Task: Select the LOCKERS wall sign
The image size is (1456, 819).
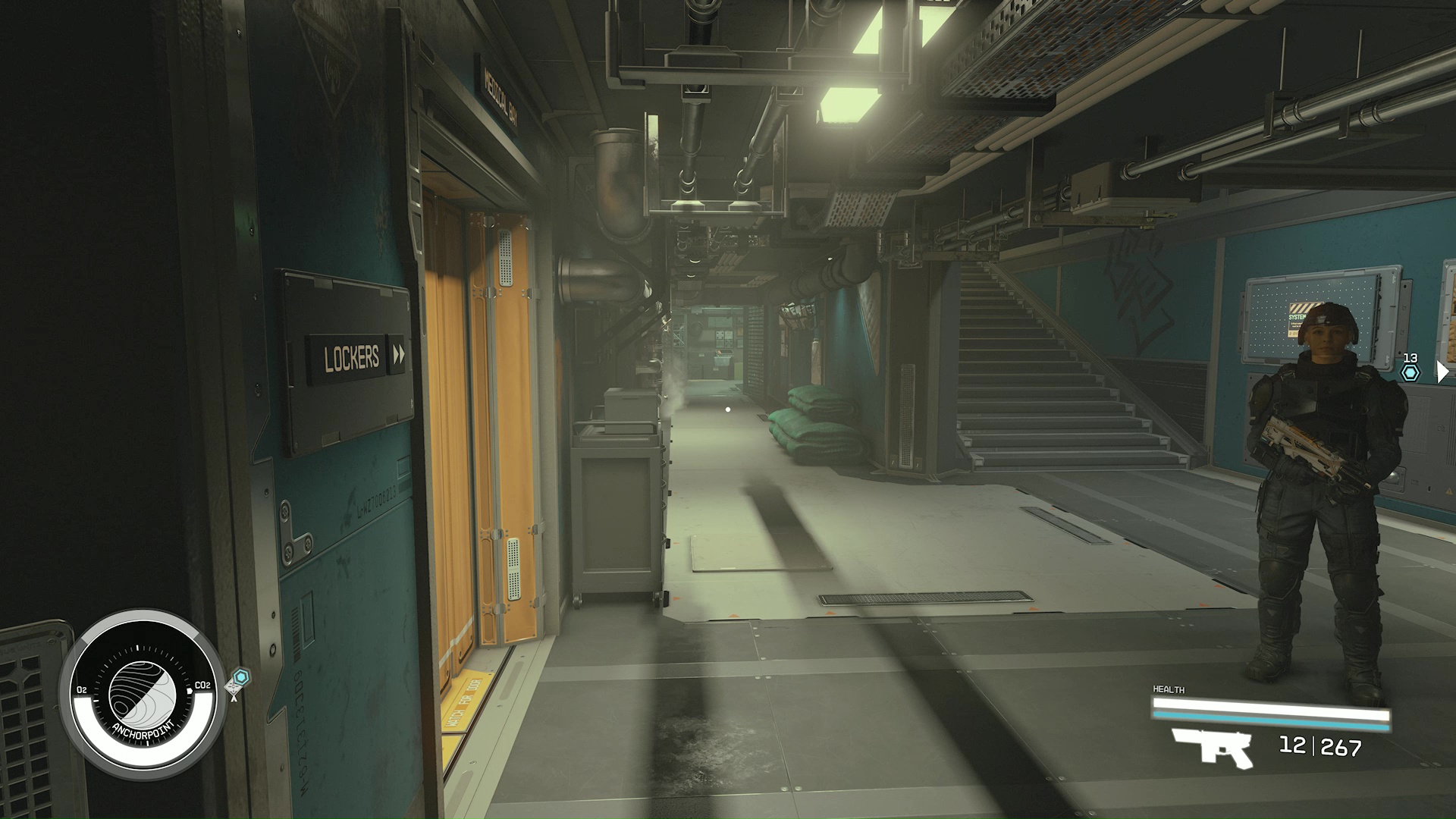Action: pyautogui.click(x=353, y=357)
